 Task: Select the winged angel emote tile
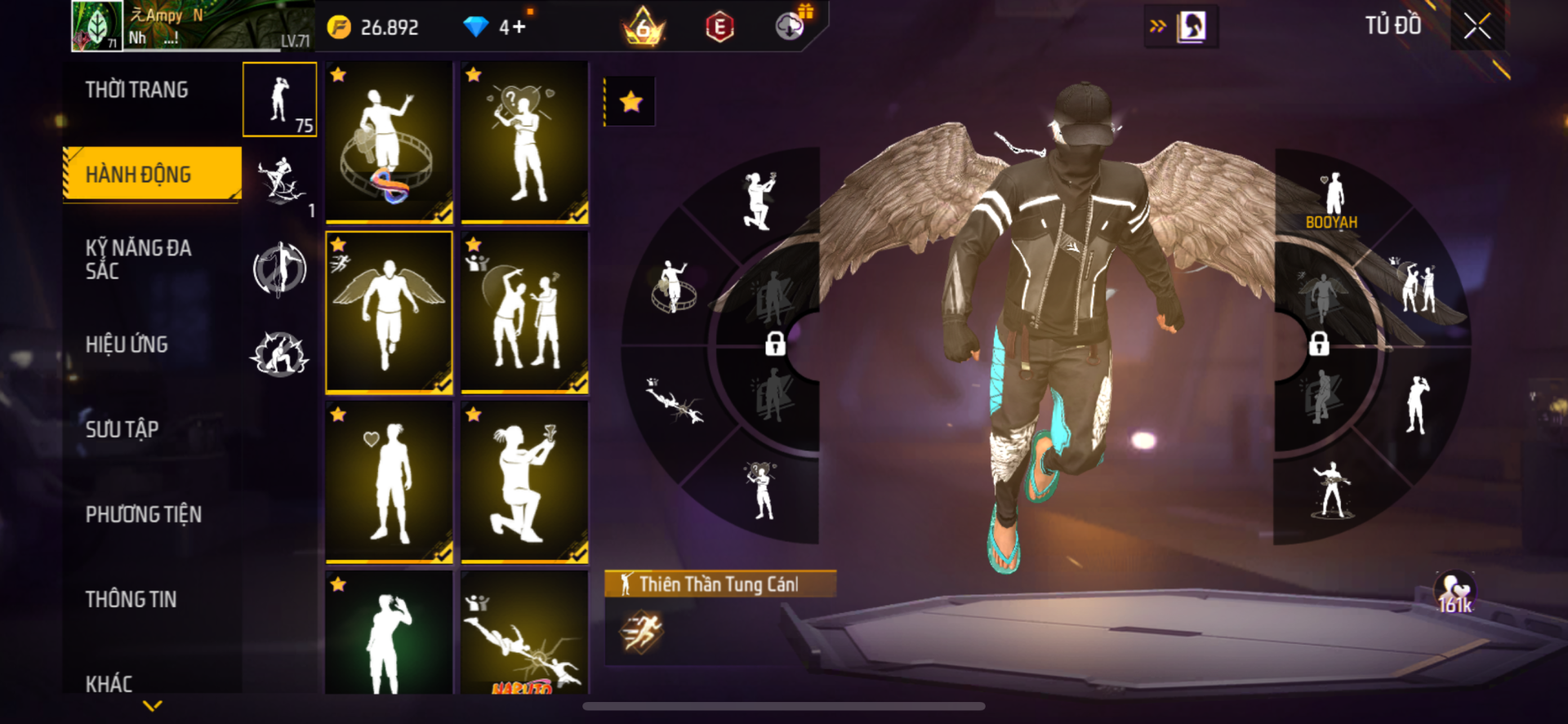(389, 312)
